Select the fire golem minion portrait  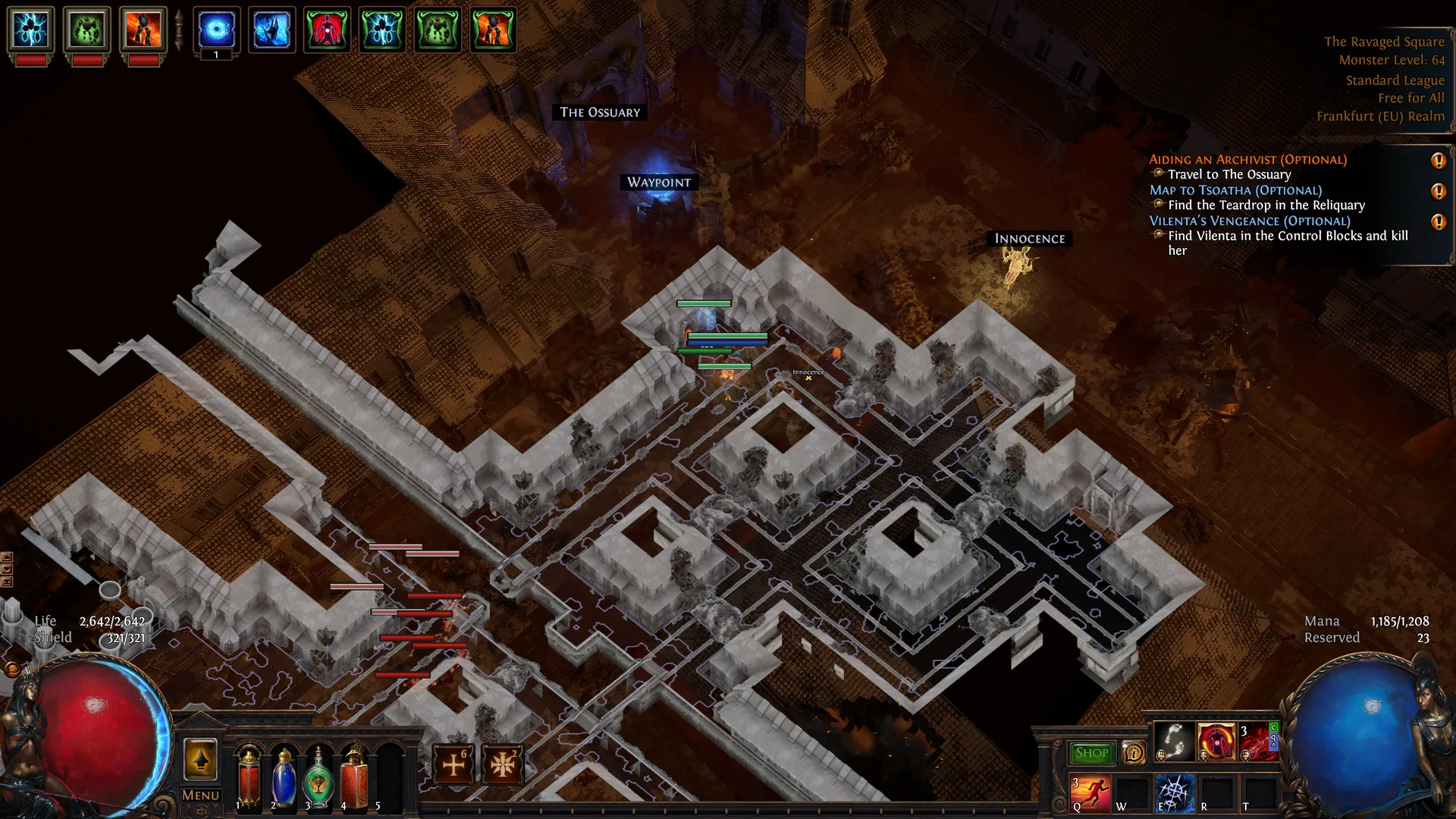pyautogui.click(x=143, y=30)
